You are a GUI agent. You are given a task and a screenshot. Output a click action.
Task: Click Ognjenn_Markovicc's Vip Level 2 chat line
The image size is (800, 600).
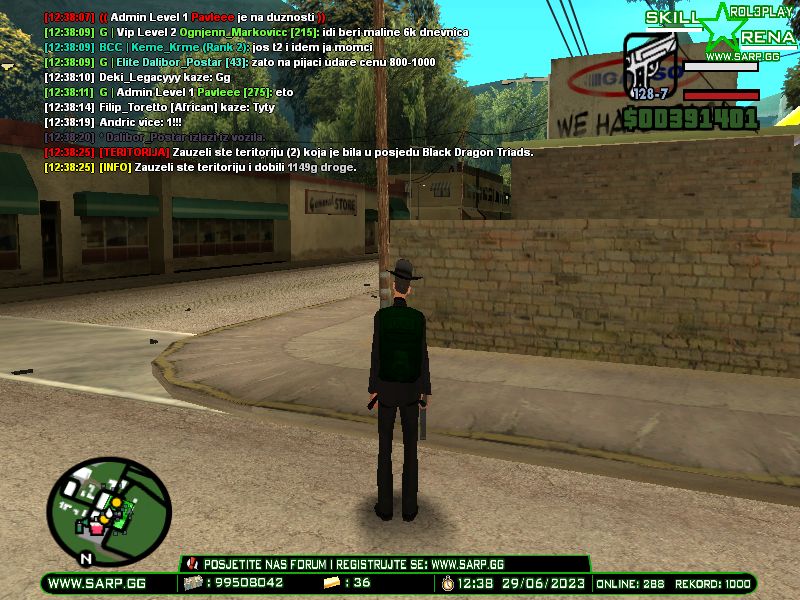tap(256, 32)
